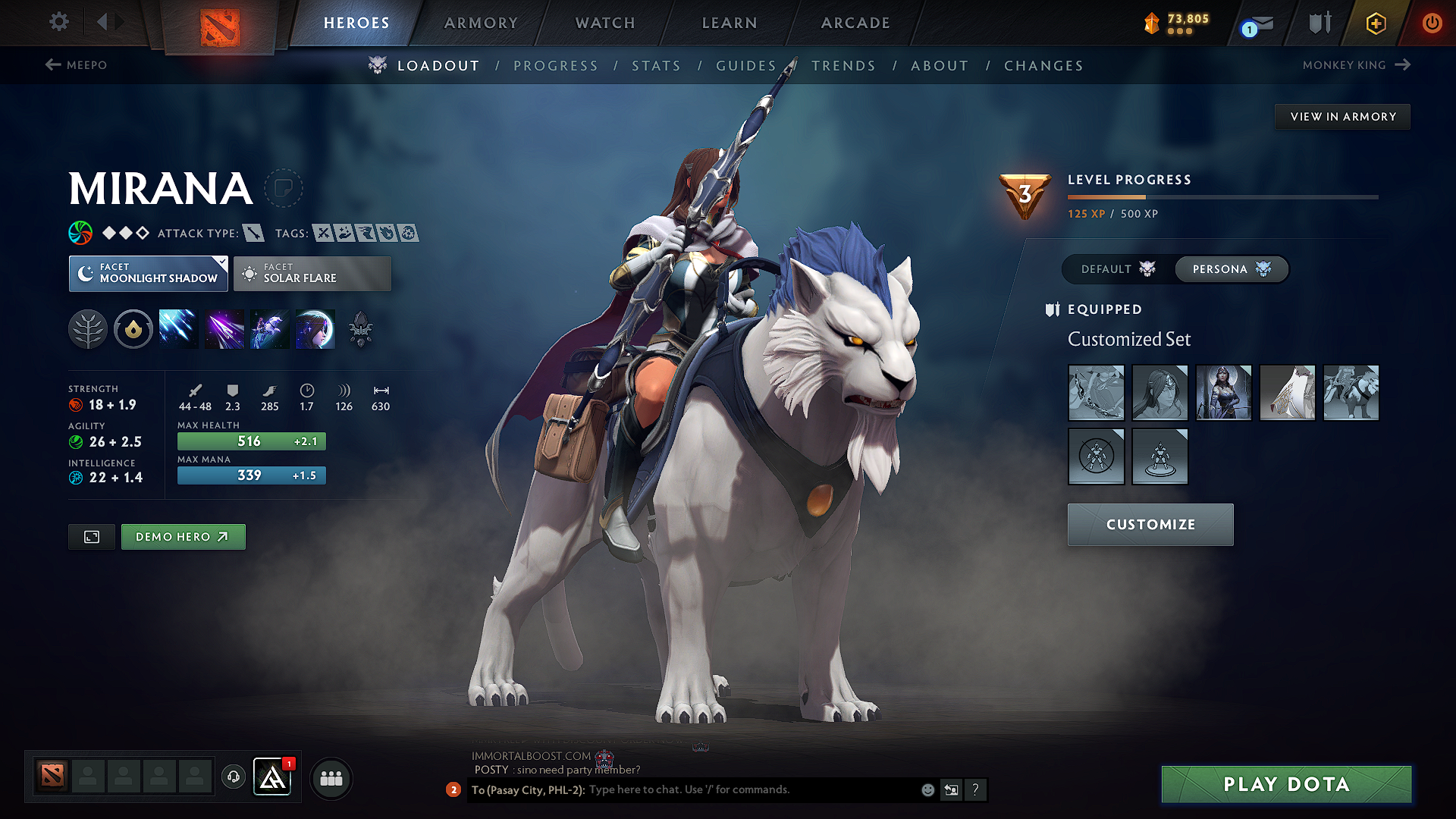The image size is (1456, 819).
Task: Enable the Solar Flare facet
Action: [312, 273]
